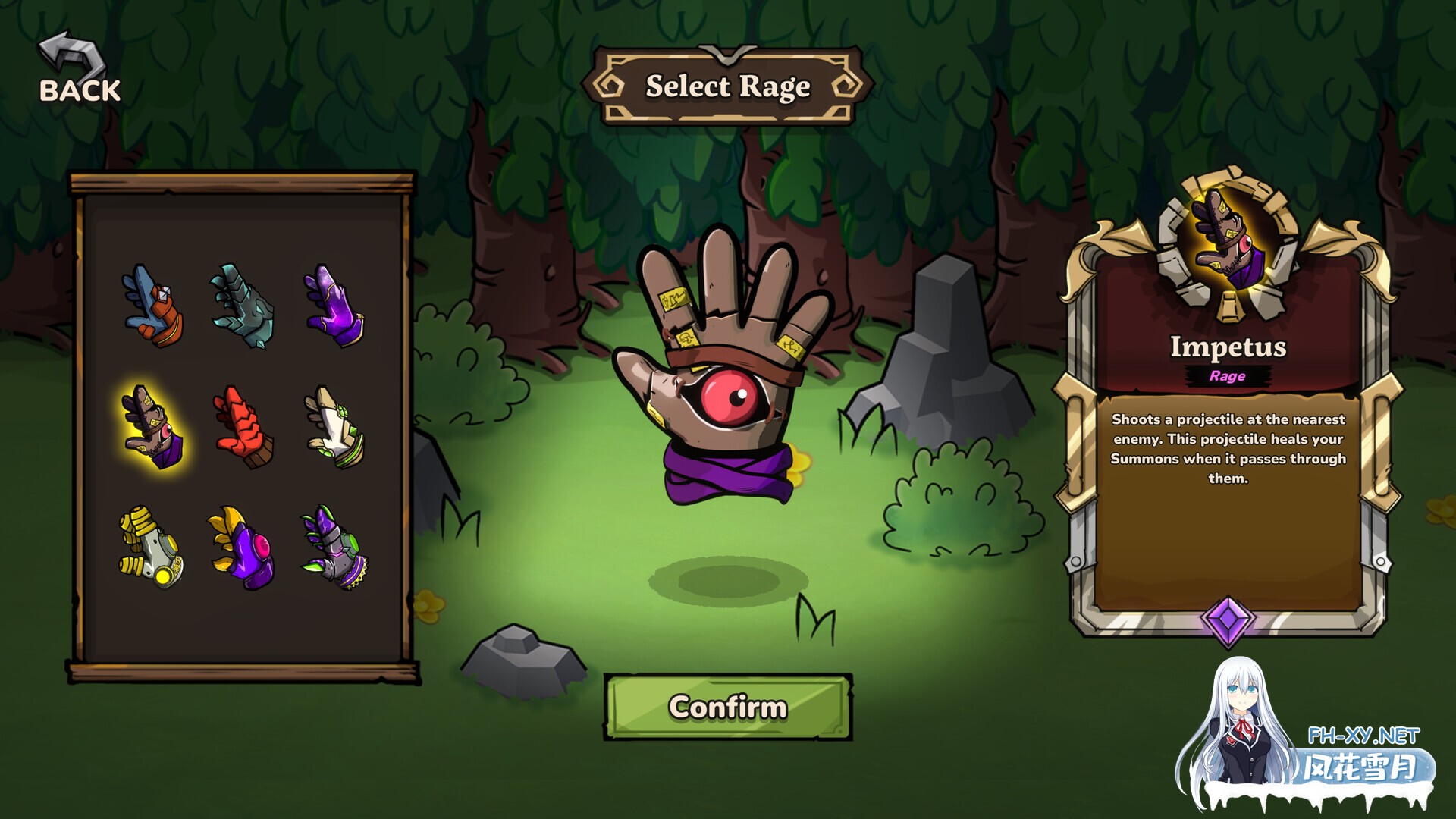1456x819 pixels.
Task: Select the white glove with green accents
Action: [x=334, y=427]
